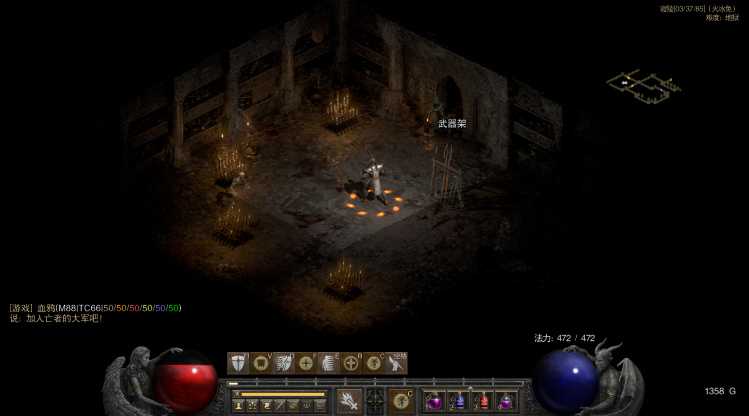Click the dungeon automap overlay

click(643, 85)
